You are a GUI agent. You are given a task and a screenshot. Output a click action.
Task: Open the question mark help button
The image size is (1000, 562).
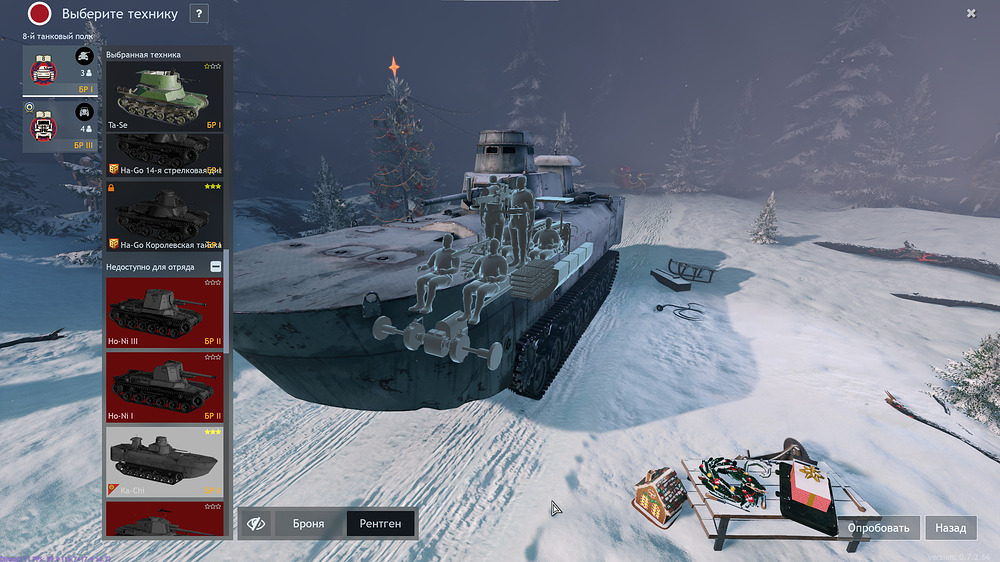point(199,14)
